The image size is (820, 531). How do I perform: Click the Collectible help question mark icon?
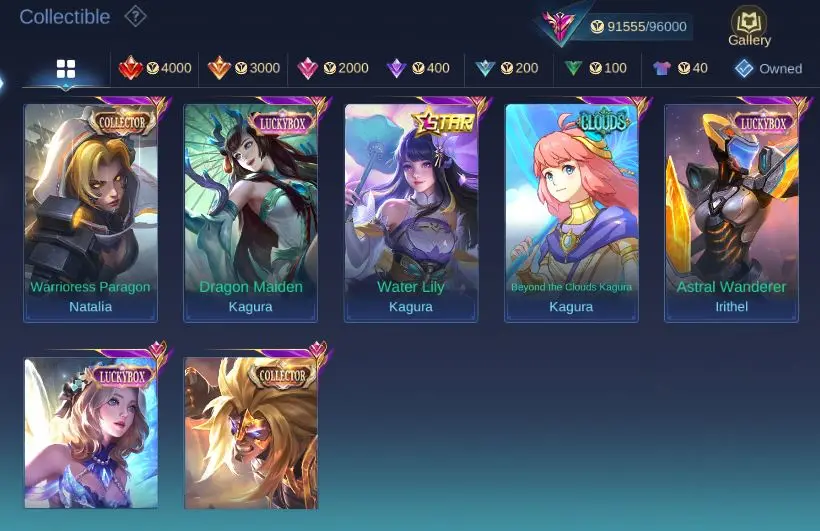click(x=135, y=16)
